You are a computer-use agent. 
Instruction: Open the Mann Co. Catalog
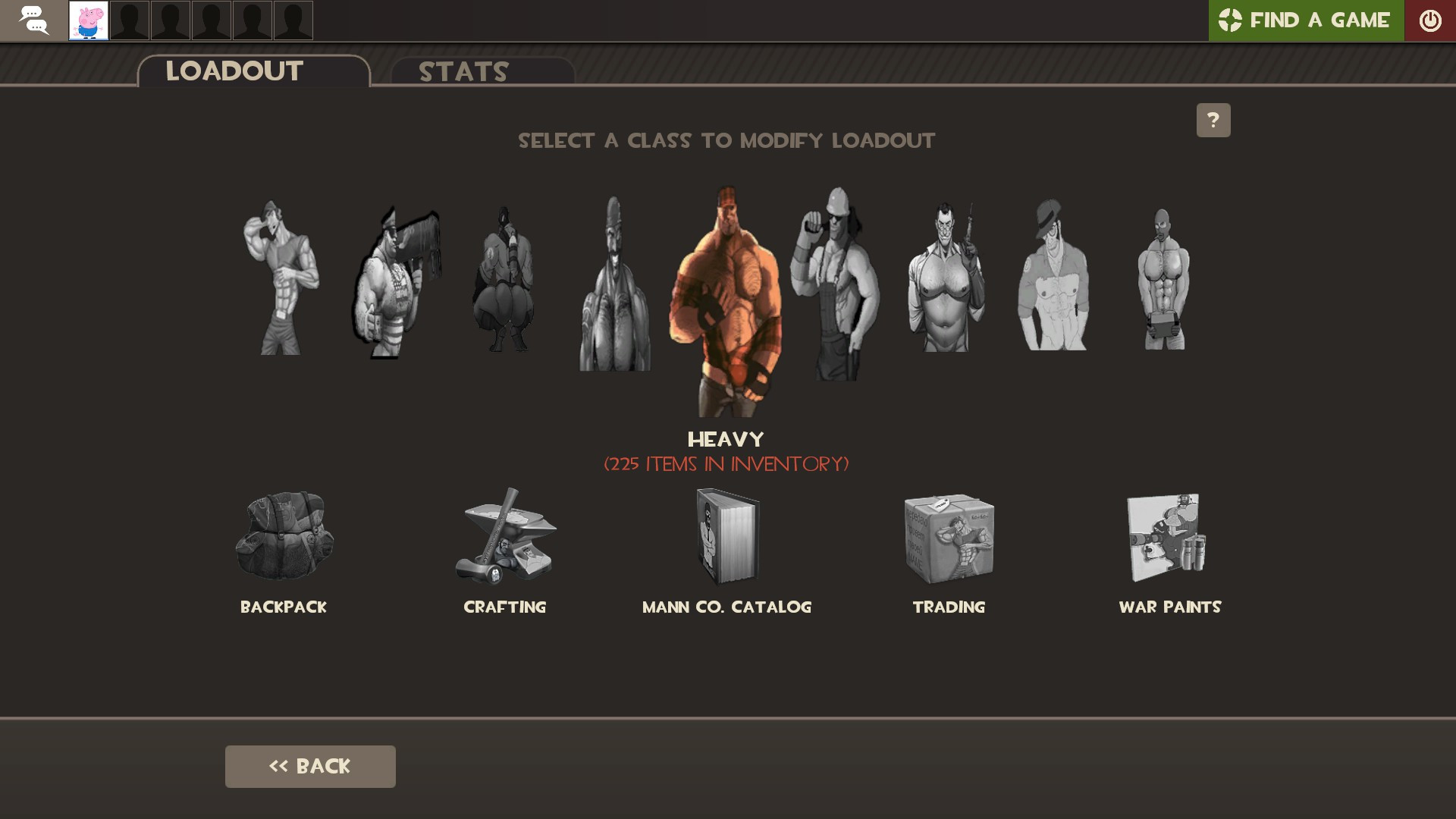click(726, 538)
